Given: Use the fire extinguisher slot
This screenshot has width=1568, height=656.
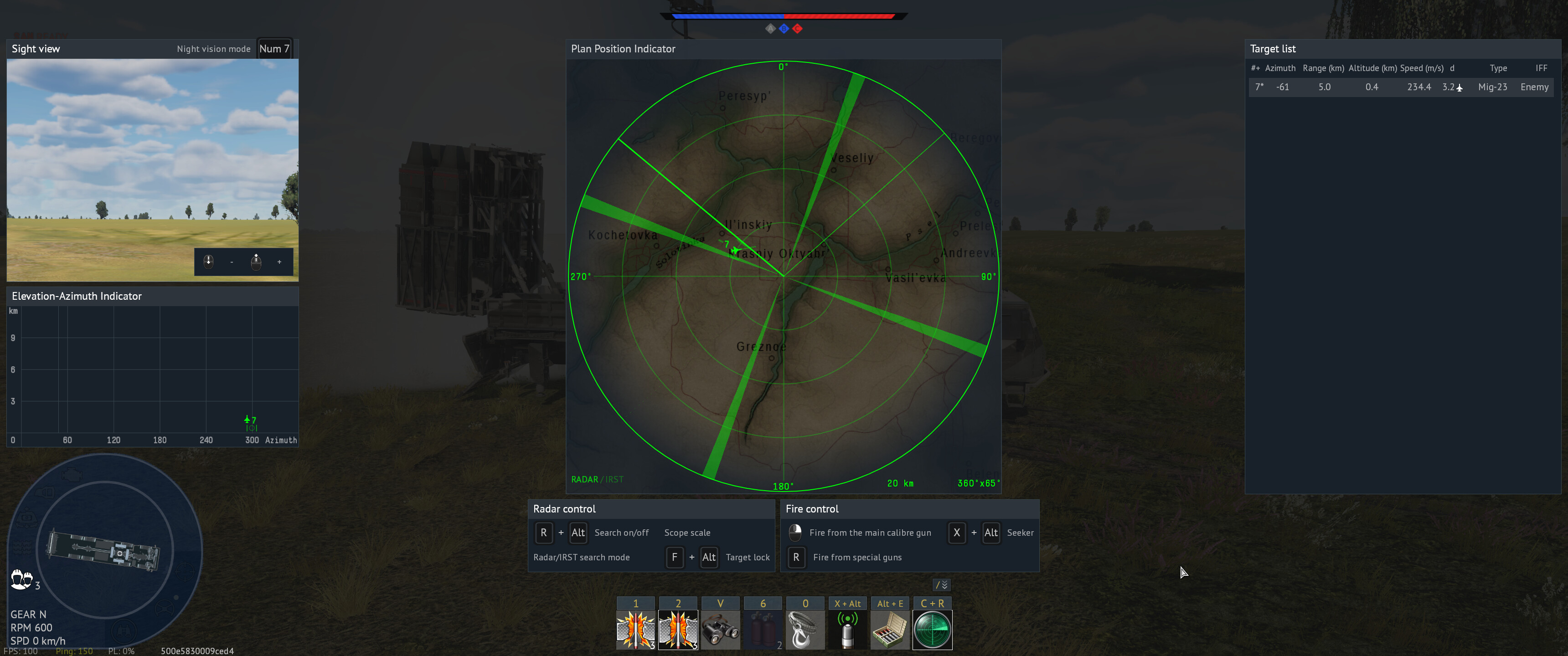Looking at the screenshot, I should pyautogui.click(x=763, y=629).
